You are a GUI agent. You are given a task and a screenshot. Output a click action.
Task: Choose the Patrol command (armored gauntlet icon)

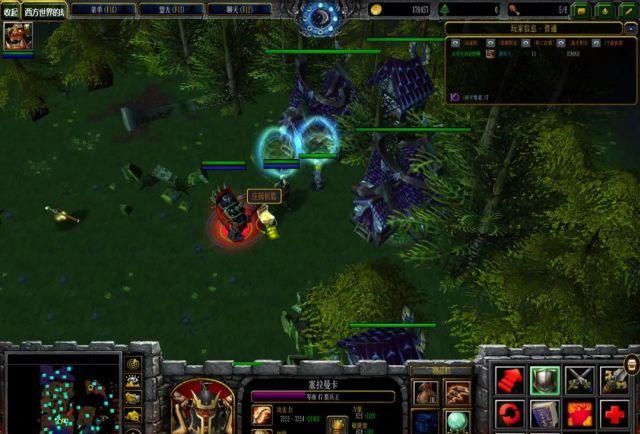[x=615, y=379]
